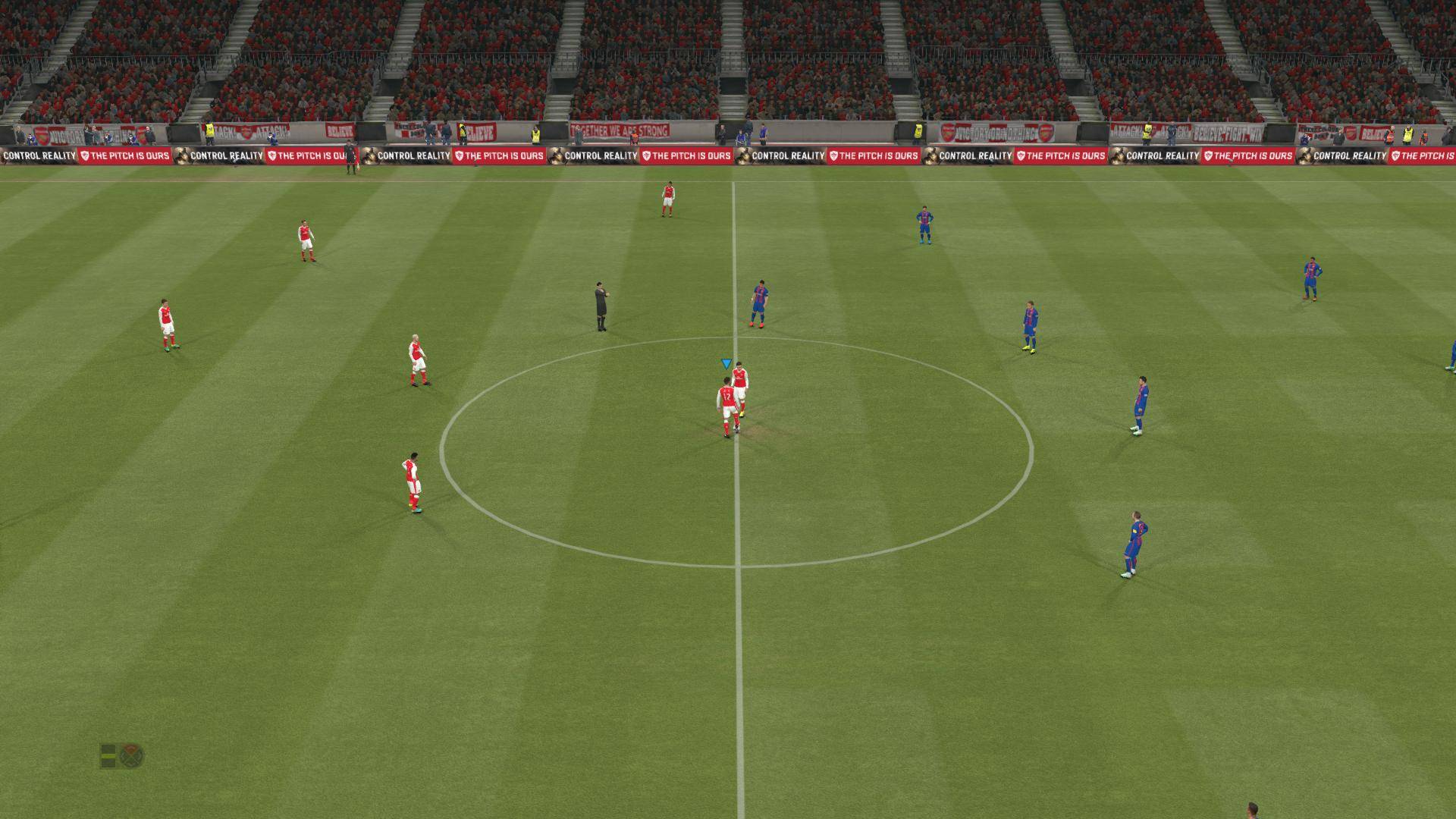This screenshot has width=1456, height=819.
Task: Click the attack/defence level gauge
Action: tap(108, 755)
